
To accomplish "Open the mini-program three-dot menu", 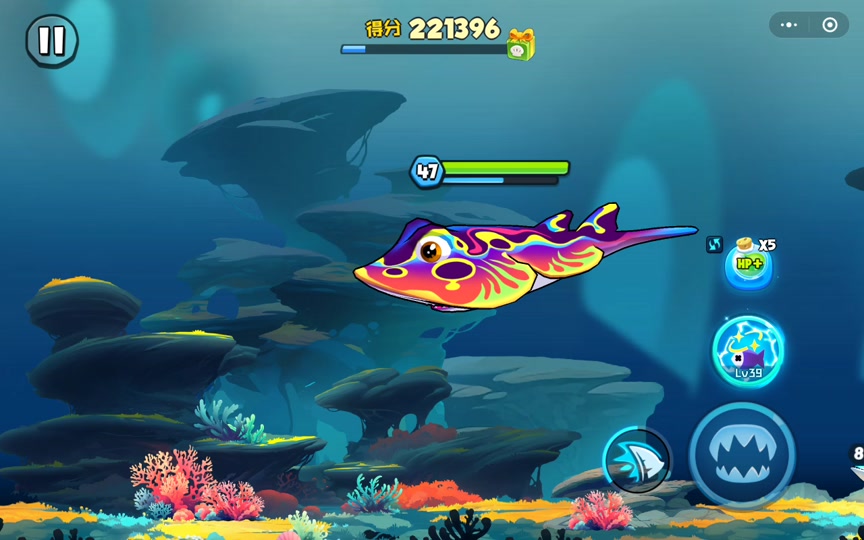I will click(x=790, y=25).
